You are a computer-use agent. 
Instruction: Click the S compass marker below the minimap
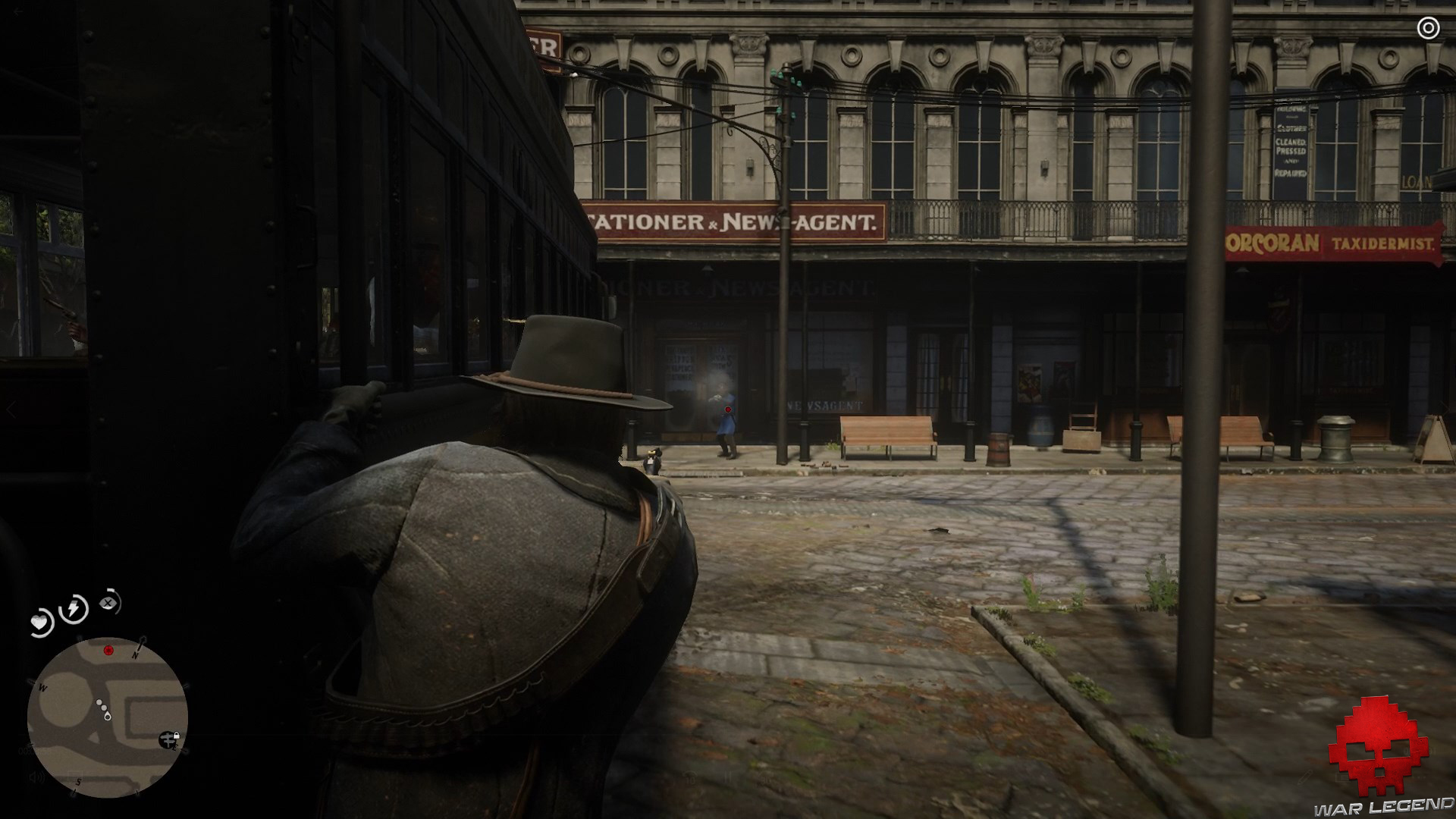[x=77, y=782]
